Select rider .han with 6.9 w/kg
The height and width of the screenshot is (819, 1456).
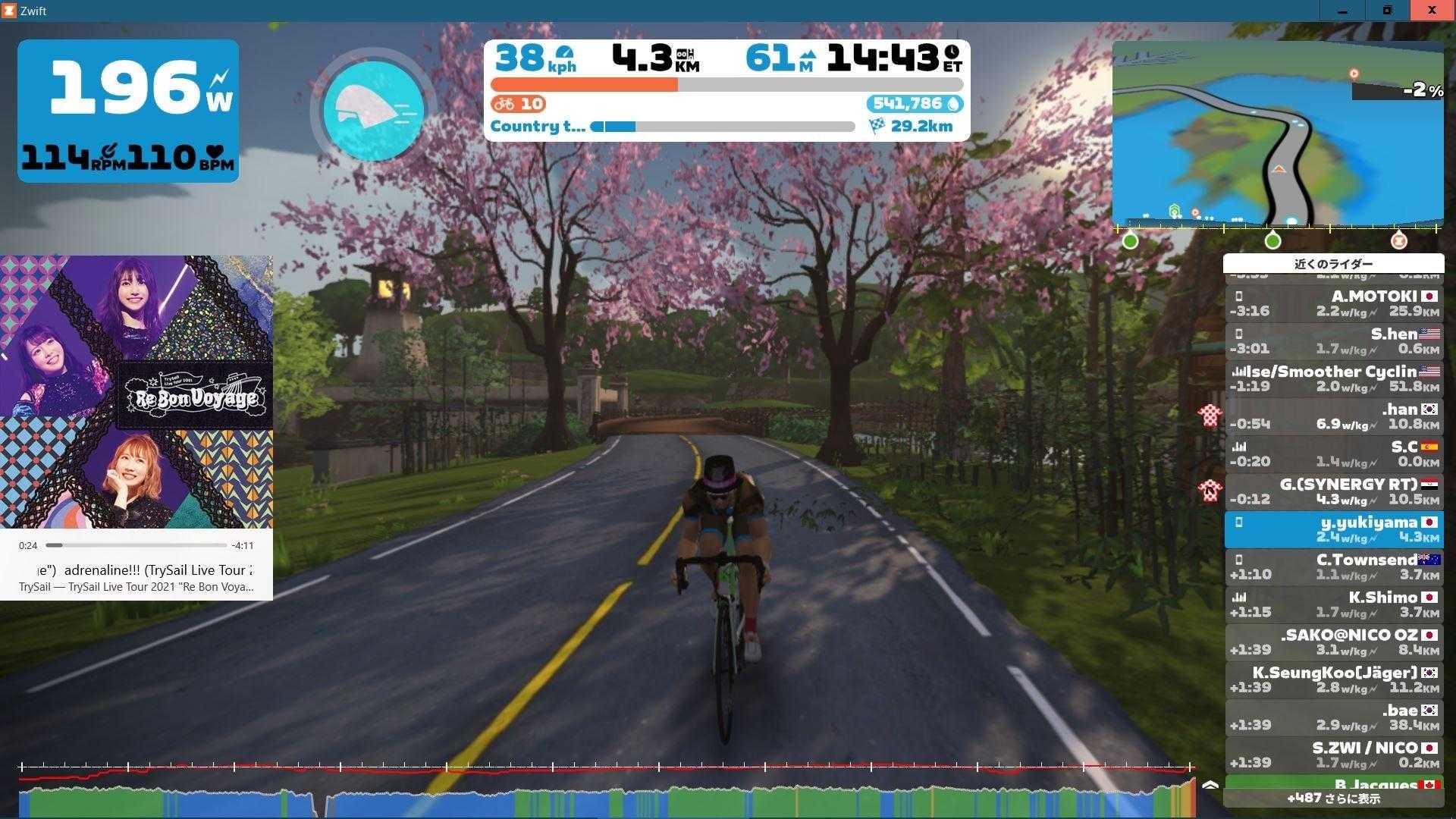point(1334,416)
